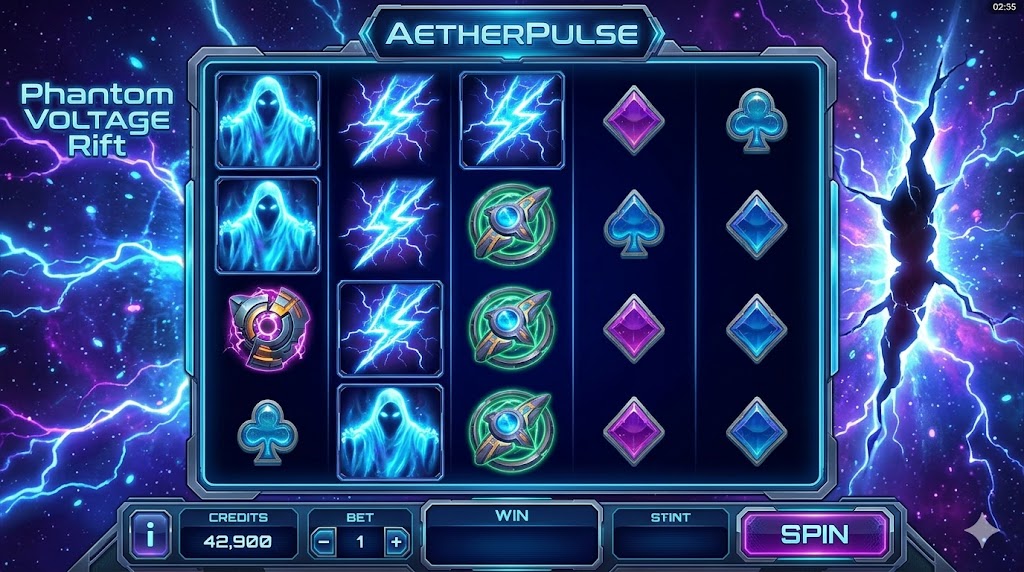
Task: Spin the reels with the SPIN button
Action: (814, 534)
